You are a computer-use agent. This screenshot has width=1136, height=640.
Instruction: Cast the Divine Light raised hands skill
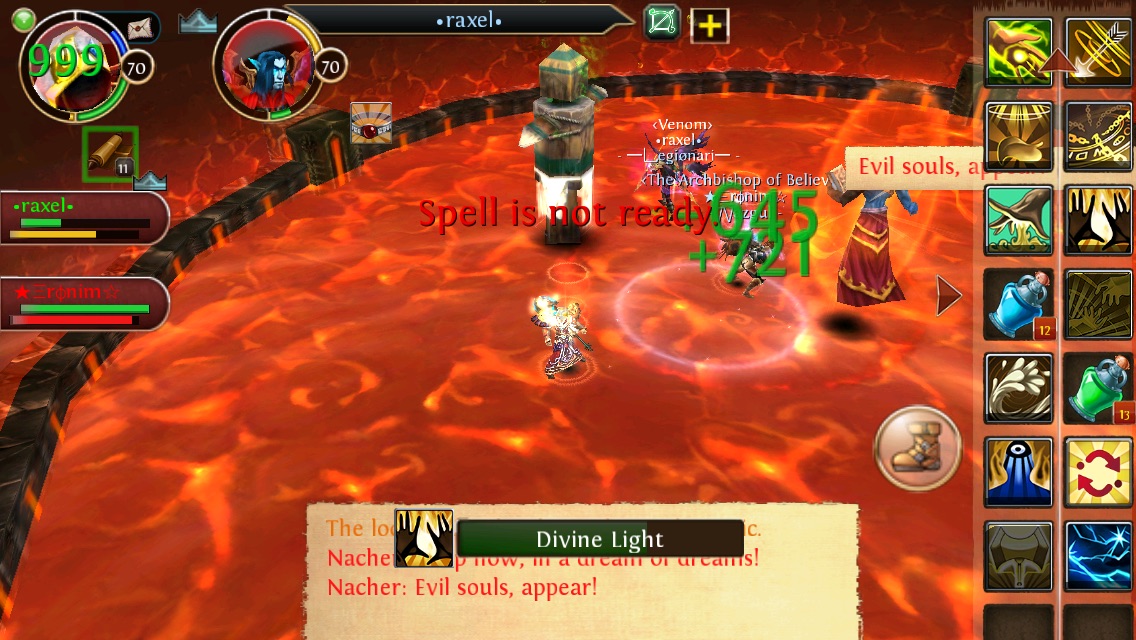coord(1097,220)
